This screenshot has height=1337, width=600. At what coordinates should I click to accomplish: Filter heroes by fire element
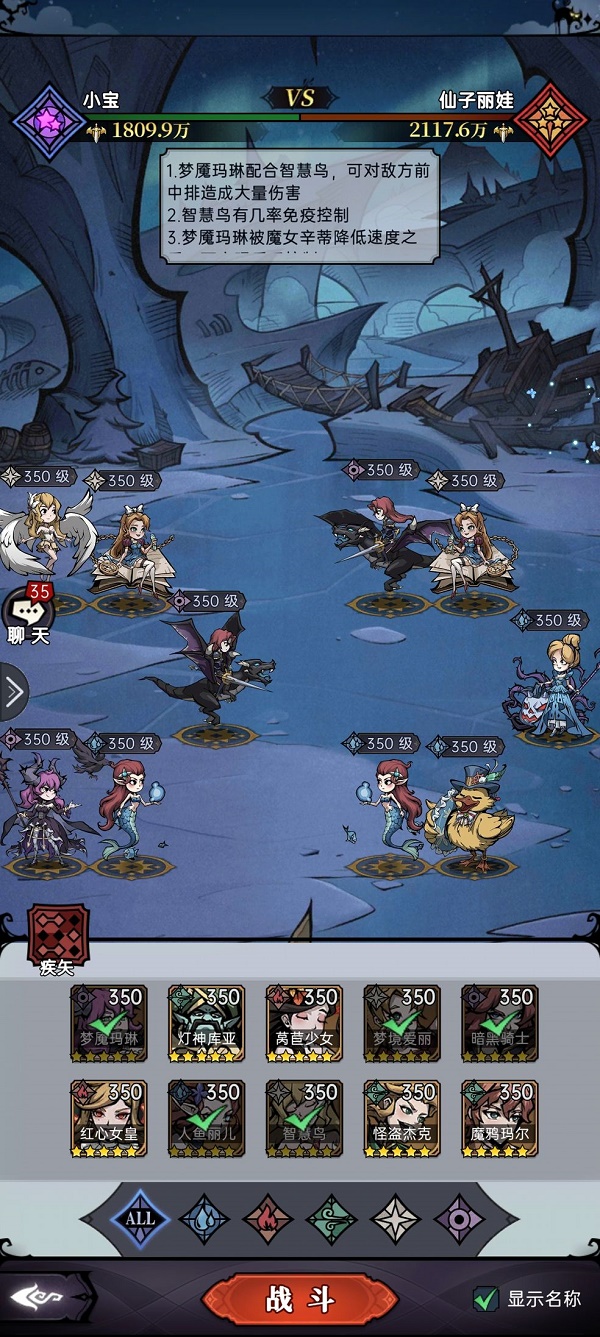[268, 1219]
